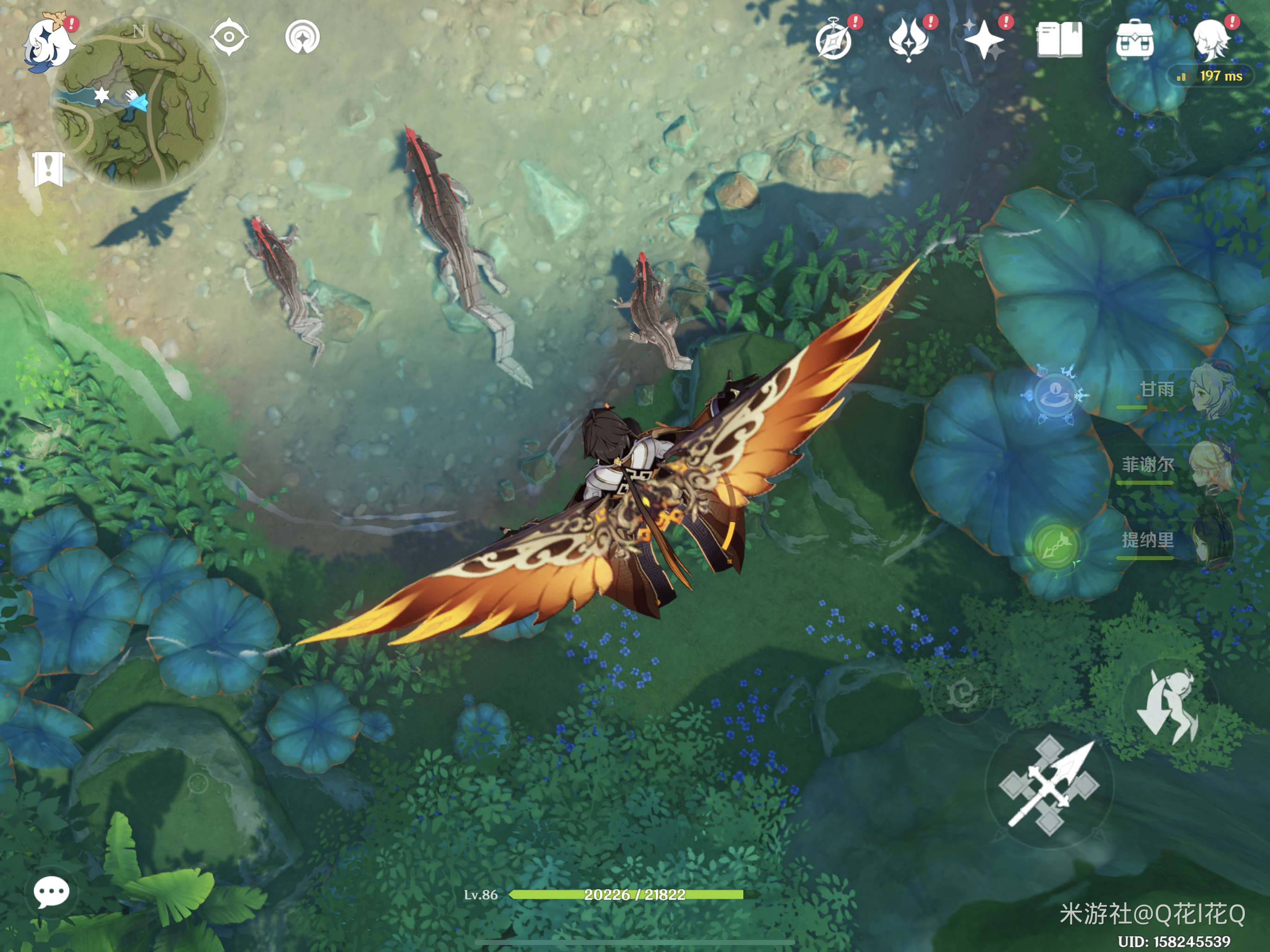Open the quest log banner icon
The height and width of the screenshot is (952, 1270).
(x=48, y=169)
